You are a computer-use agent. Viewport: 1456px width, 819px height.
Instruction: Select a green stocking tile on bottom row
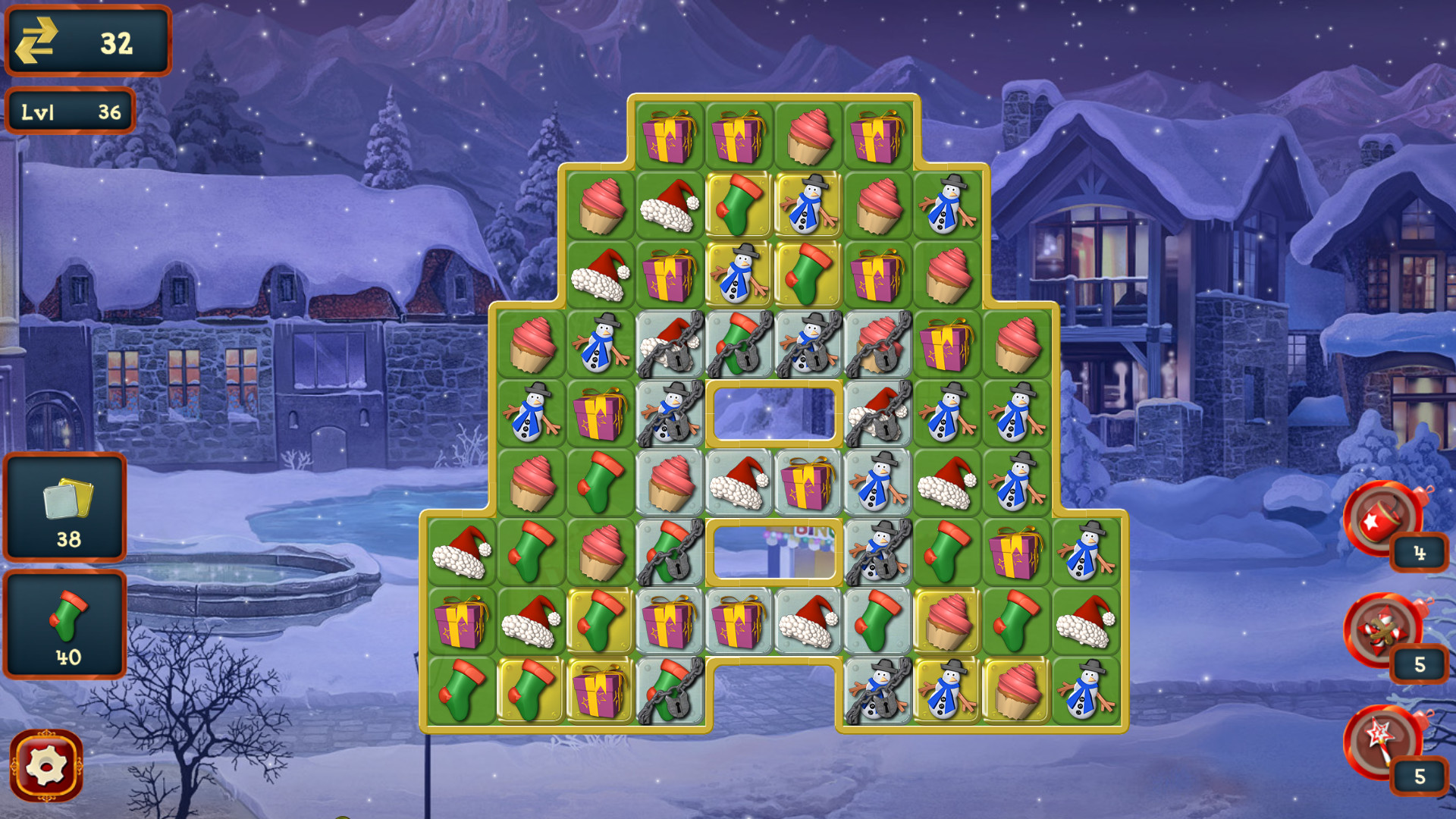(x=461, y=692)
